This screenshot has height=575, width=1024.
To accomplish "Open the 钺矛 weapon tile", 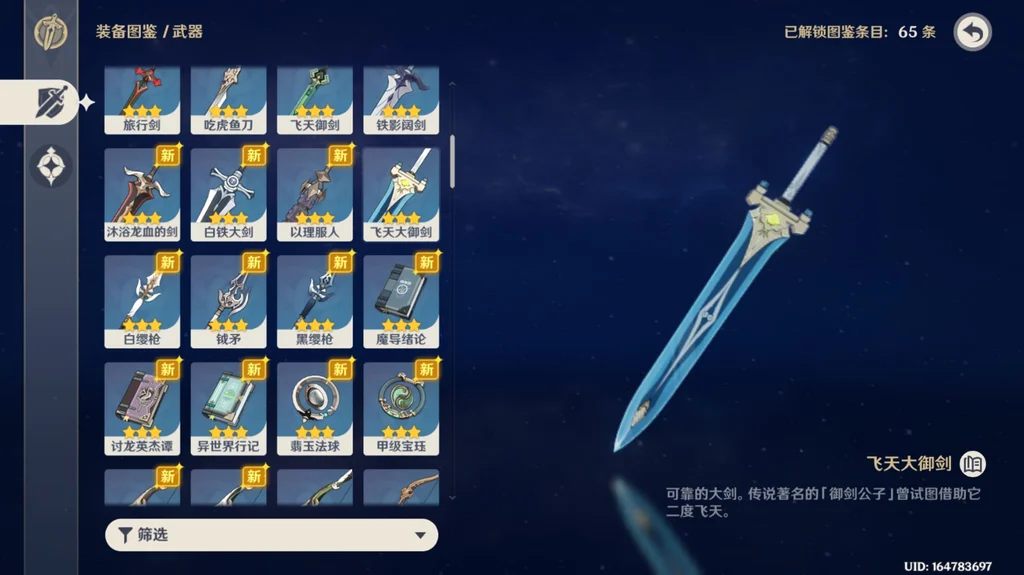I will click(x=228, y=301).
